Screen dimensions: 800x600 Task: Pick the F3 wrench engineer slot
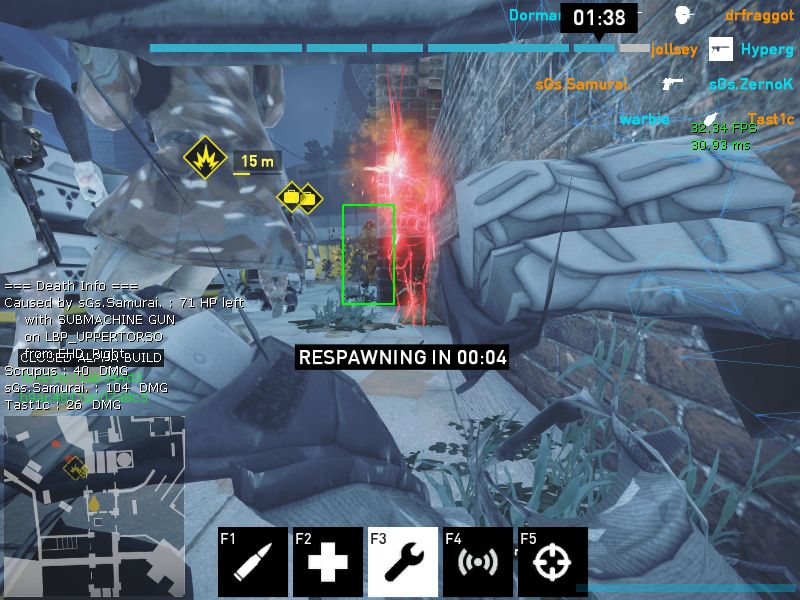point(403,562)
